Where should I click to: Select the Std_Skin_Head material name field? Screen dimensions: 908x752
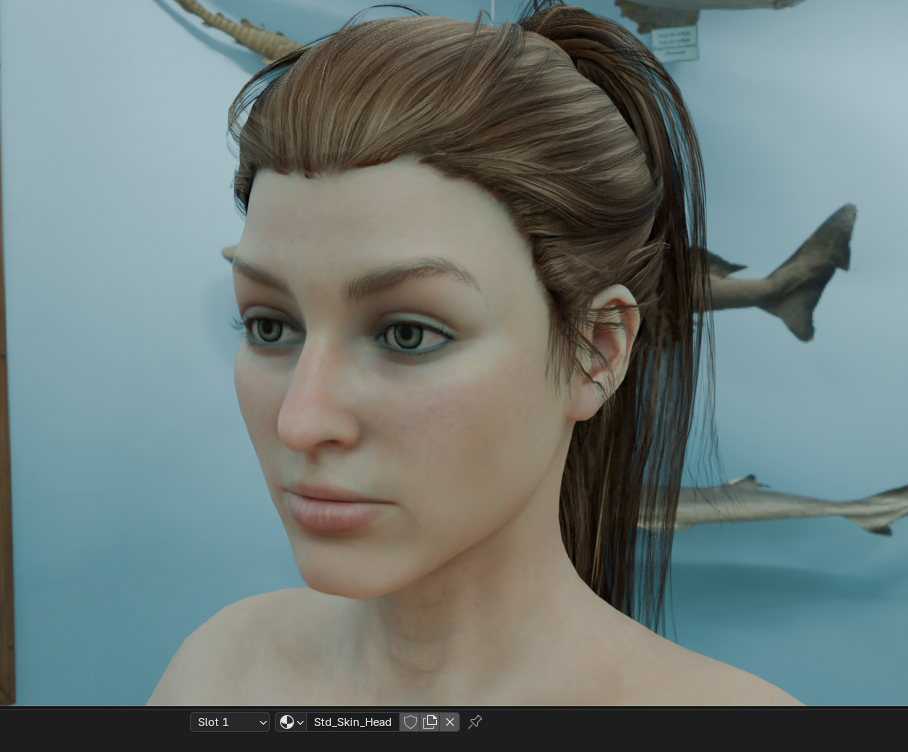(x=352, y=722)
